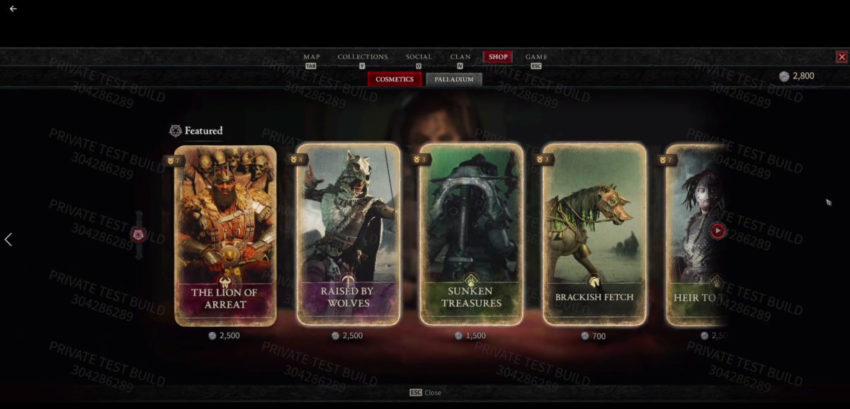Switch to the Collections tab
Viewport: 850px width, 409px height.
362,57
